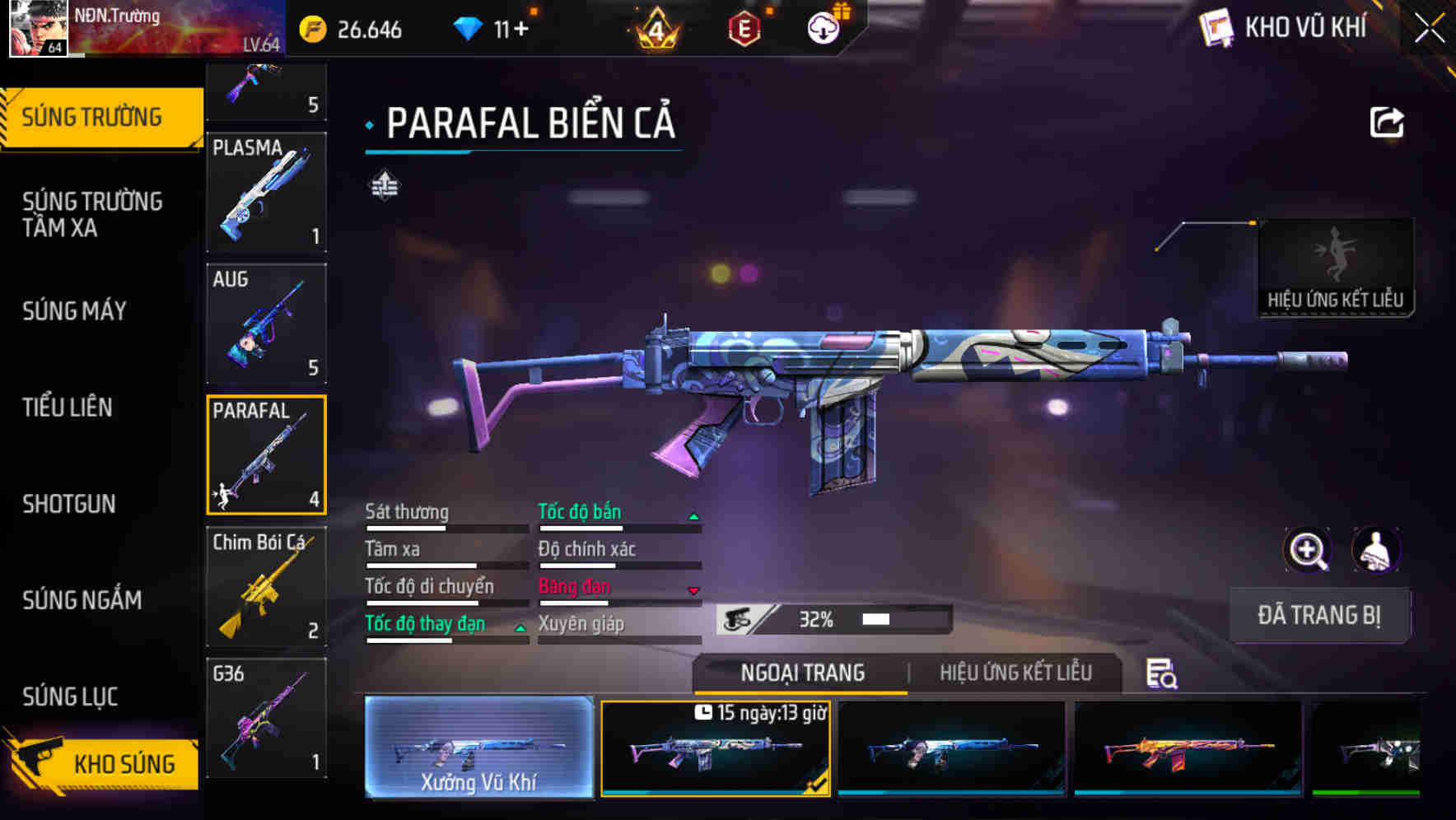Toggle the PARAFAL weapon selection in the list
This screenshot has width=1456, height=820.
(266, 454)
